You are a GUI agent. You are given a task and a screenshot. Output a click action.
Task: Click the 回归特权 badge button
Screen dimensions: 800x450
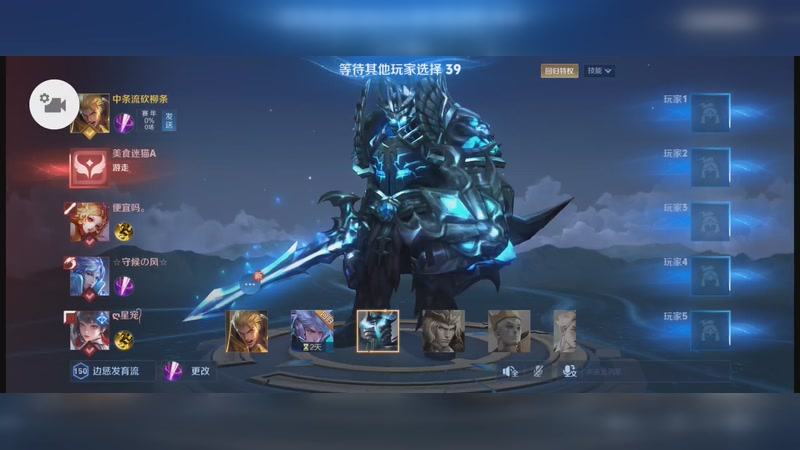[x=560, y=71]
